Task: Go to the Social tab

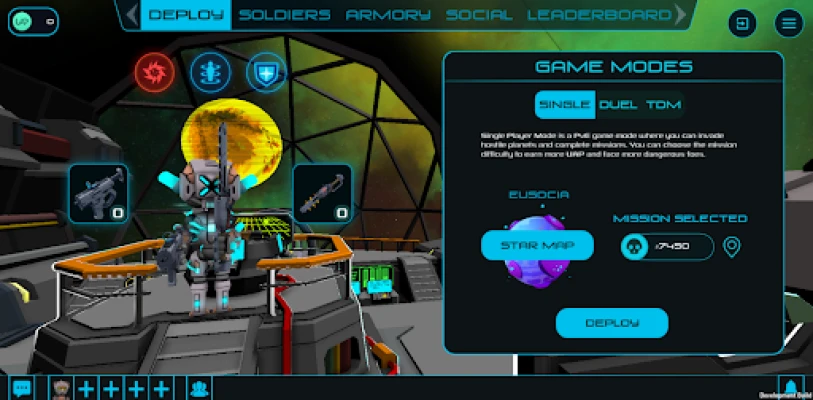Action: tap(479, 15)
